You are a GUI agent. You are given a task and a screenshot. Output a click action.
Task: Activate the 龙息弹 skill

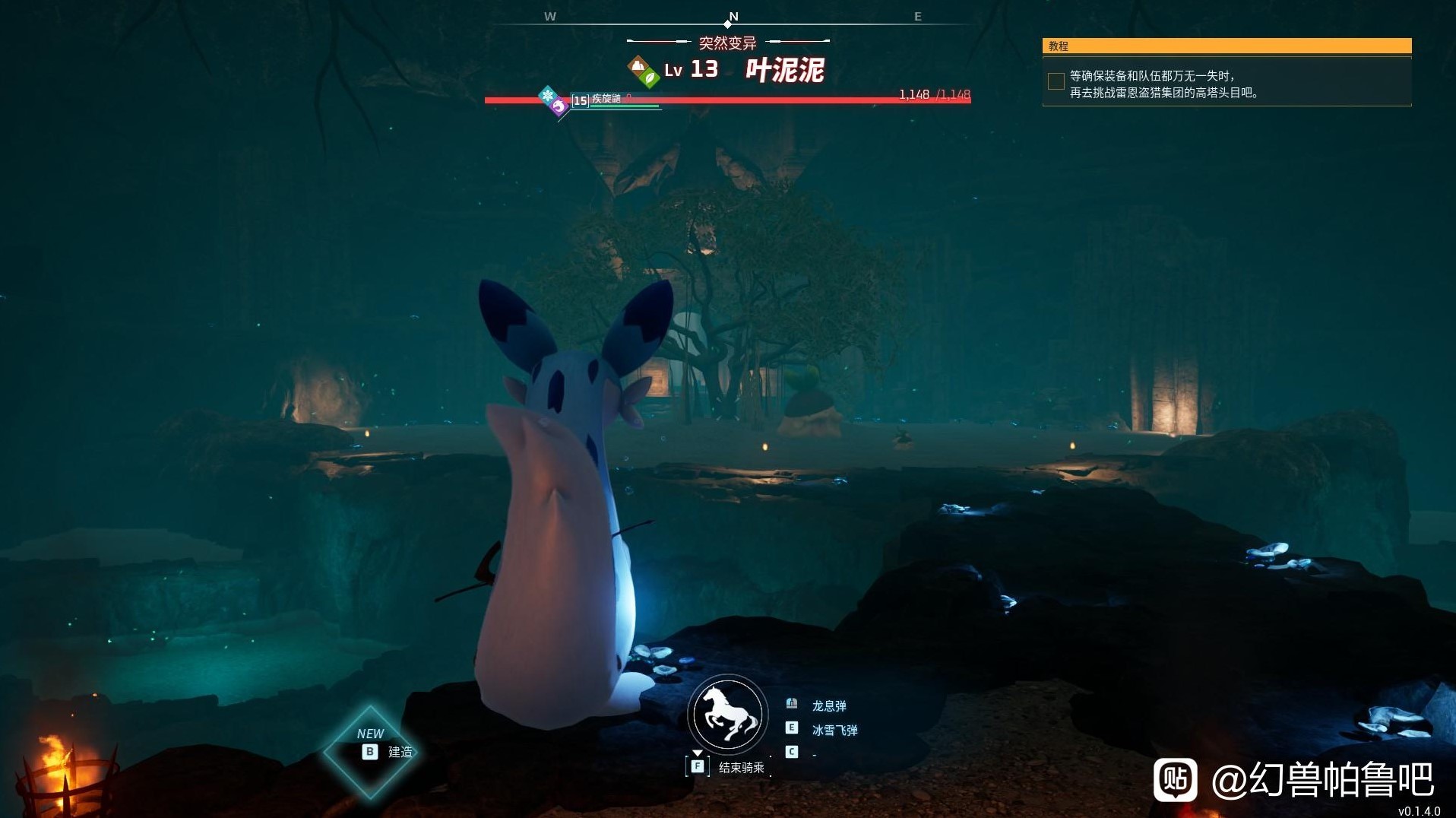[x=828, y=705]
